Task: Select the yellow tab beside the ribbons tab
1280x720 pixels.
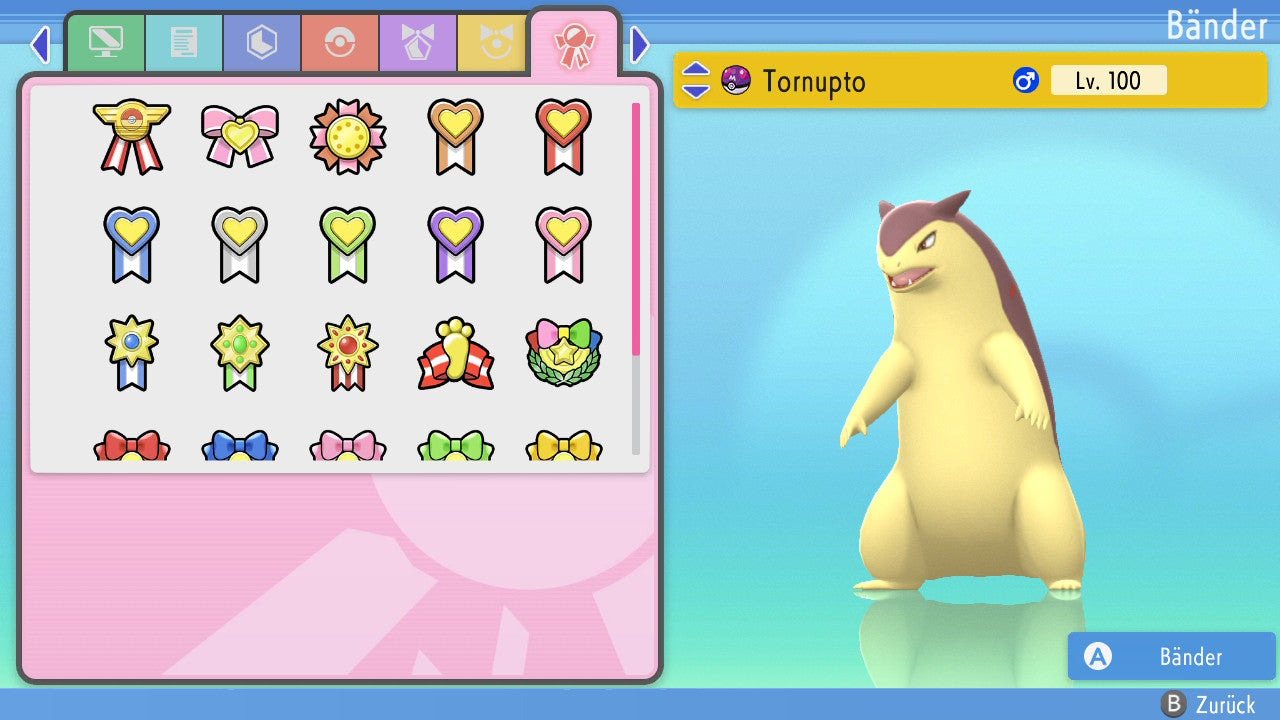Action: coord(494,44)
